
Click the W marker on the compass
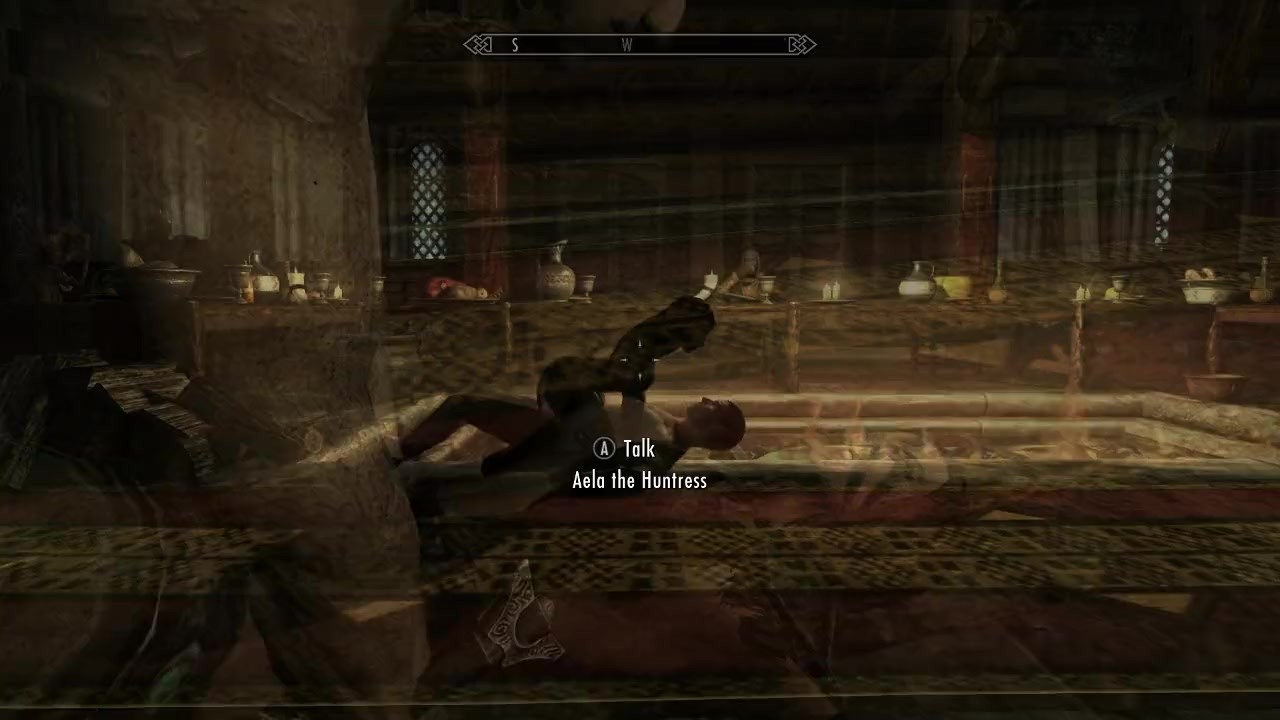click(x=627, y=45)
